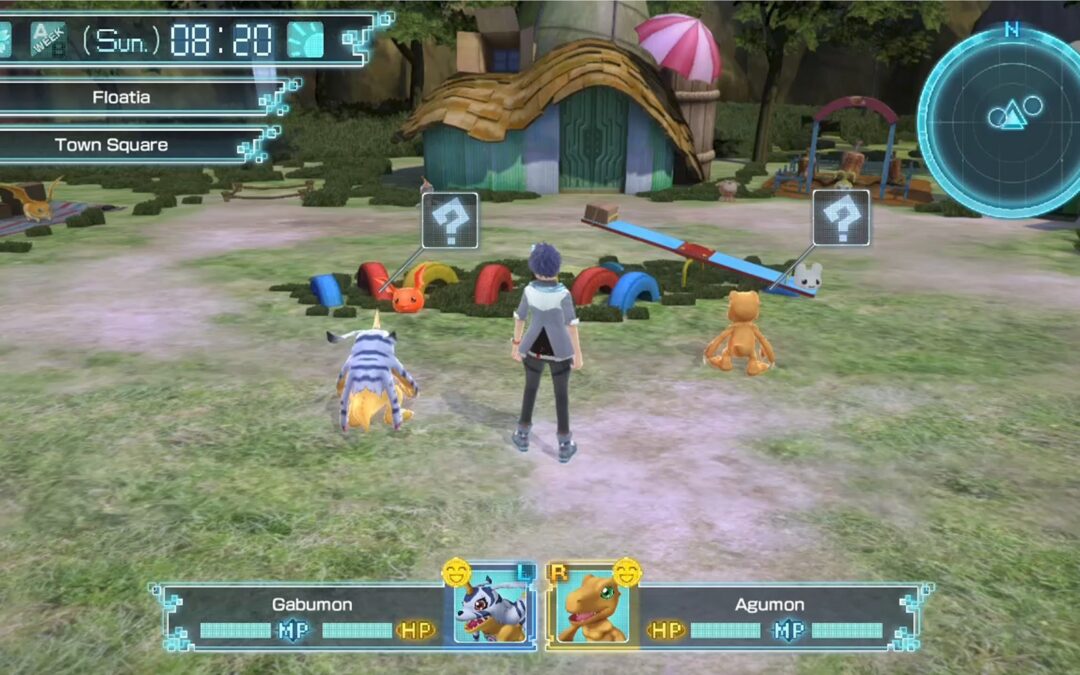This screenshot has height=675, width=1080.
Task: Click Gabumon's happy mood face icon
Action: point(456,573)
